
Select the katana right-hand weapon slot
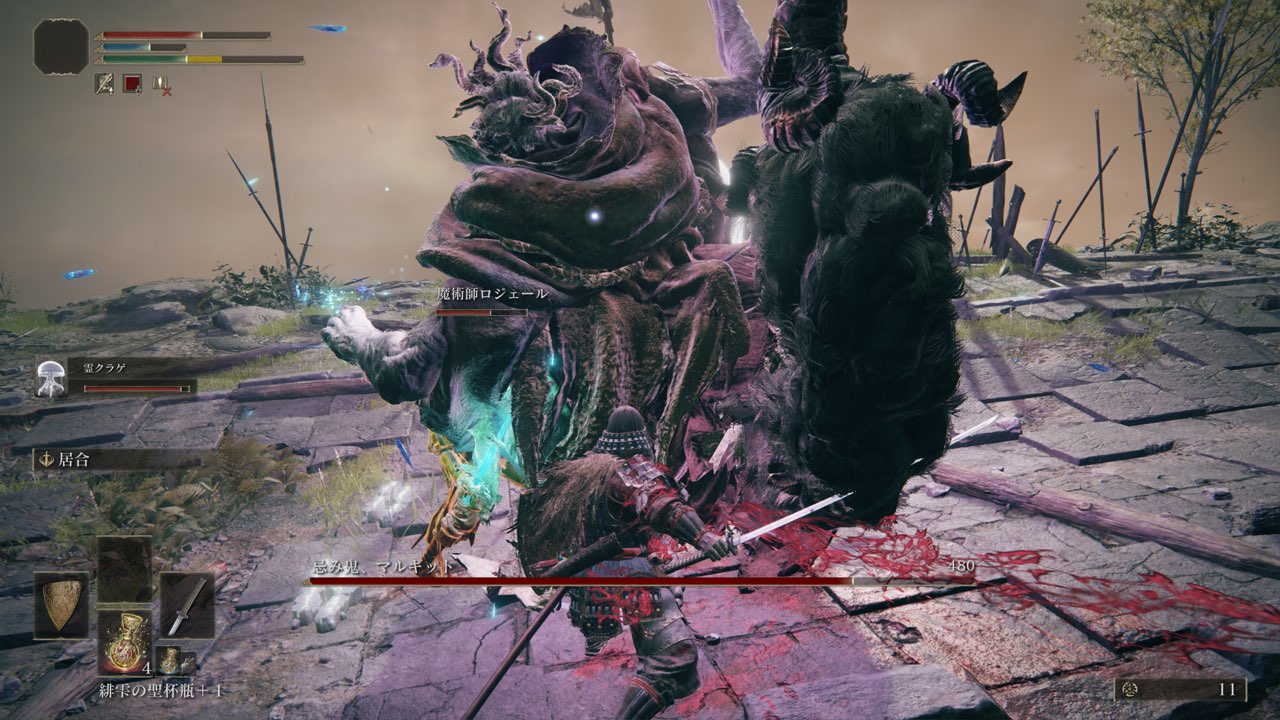(187, 605)
